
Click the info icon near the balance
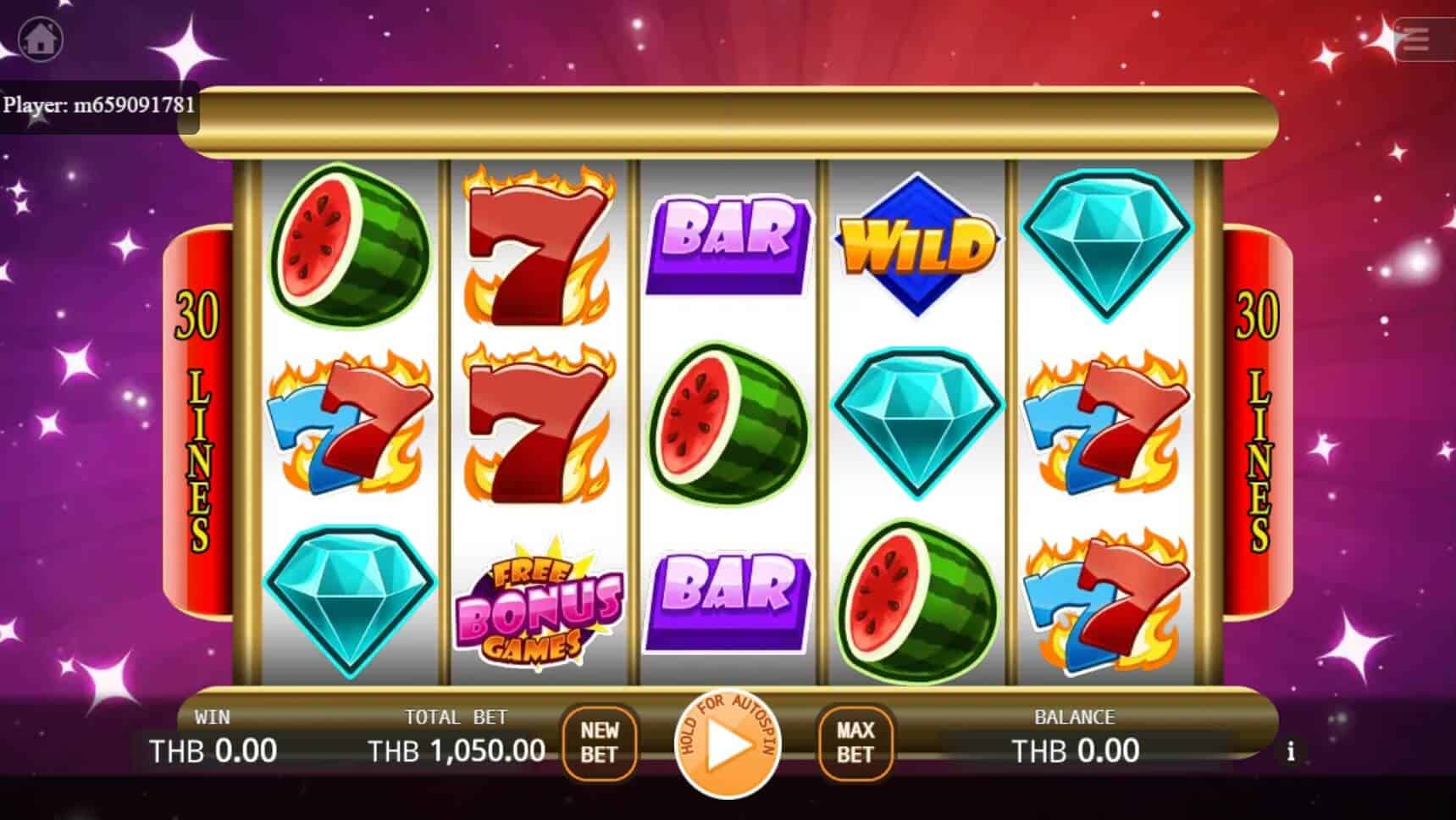pos(1293,751)
